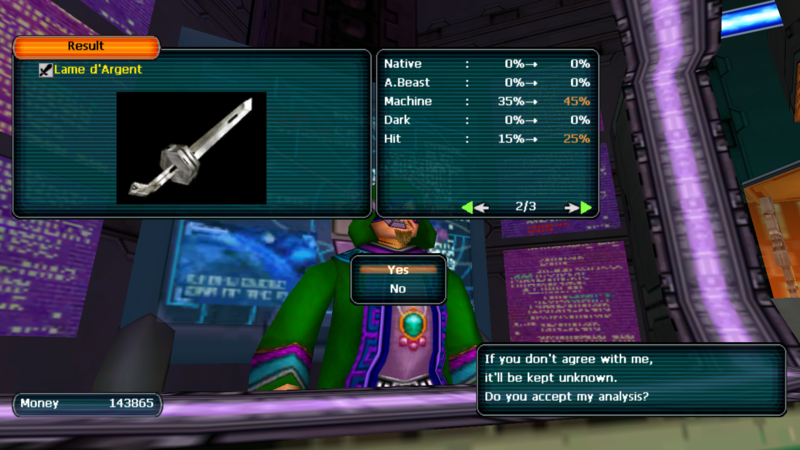Image resolution: width=800 pixels, height=450 pixels.
Task: Select the Lame d'Argent item entry
Action: coord(98,70)
